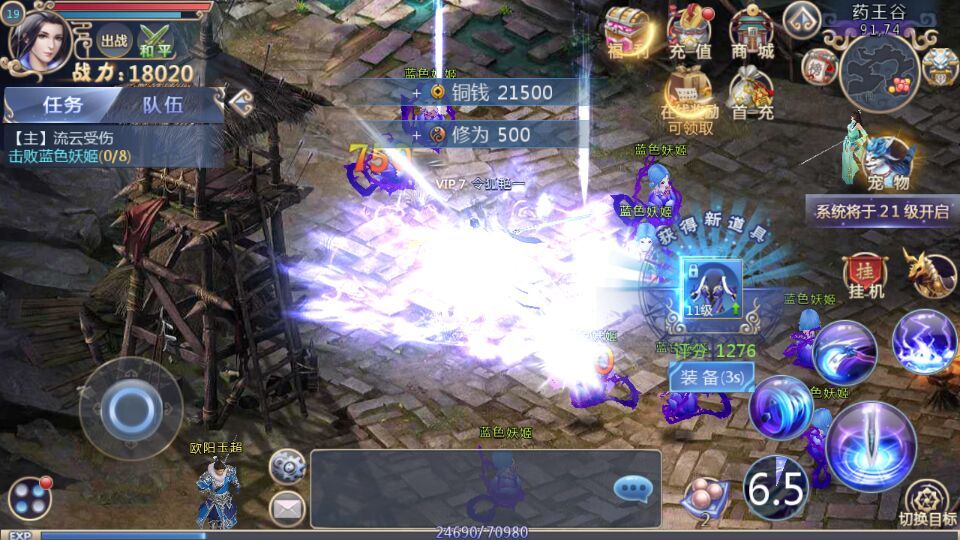Switch to the 任务 quest tab
The height and width of the screenshot is (540, 960).
coord(62,104)
